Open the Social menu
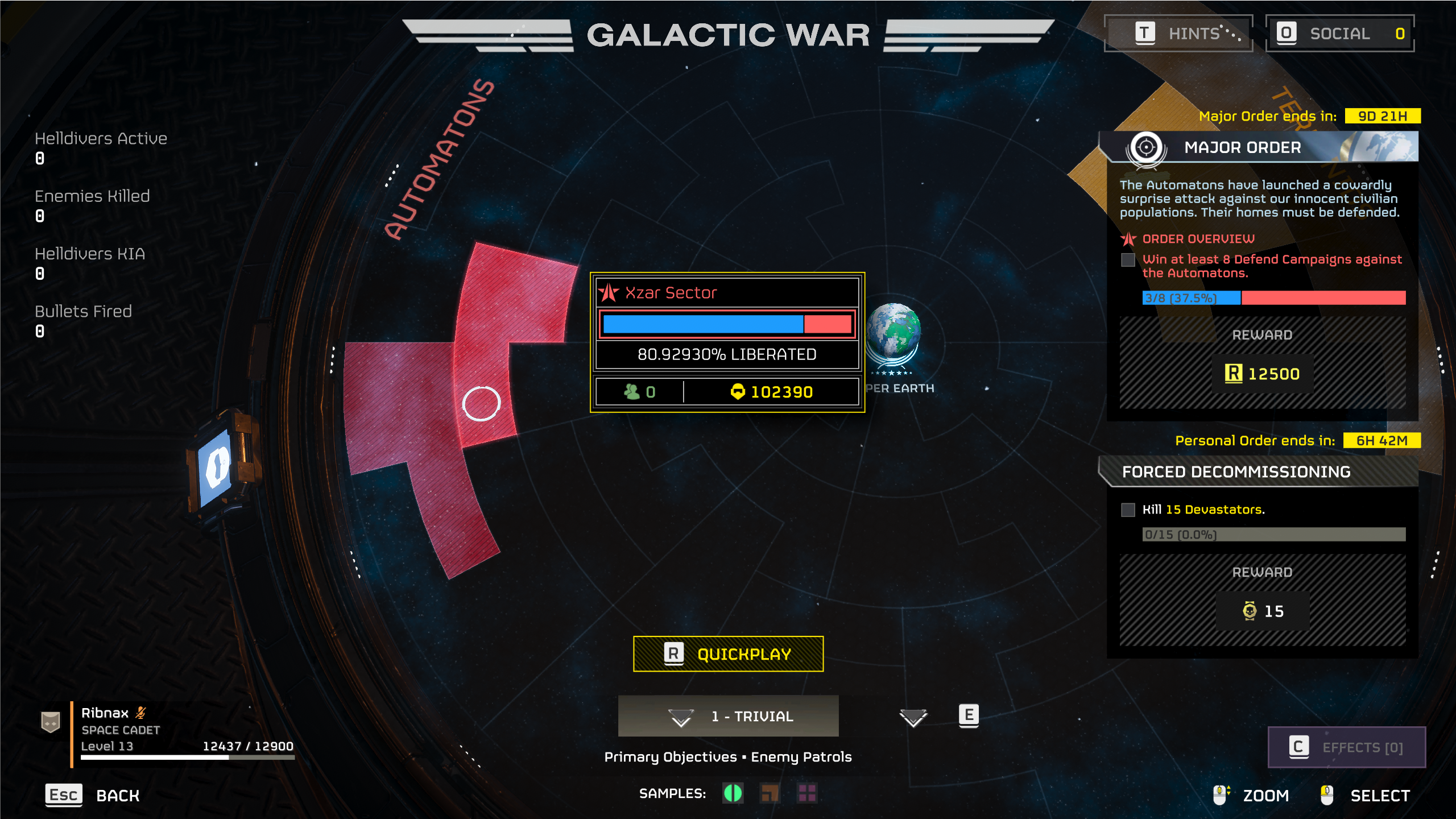Image resolution: width=1456 pixels, height=819 pixels. pos(1339,34)
